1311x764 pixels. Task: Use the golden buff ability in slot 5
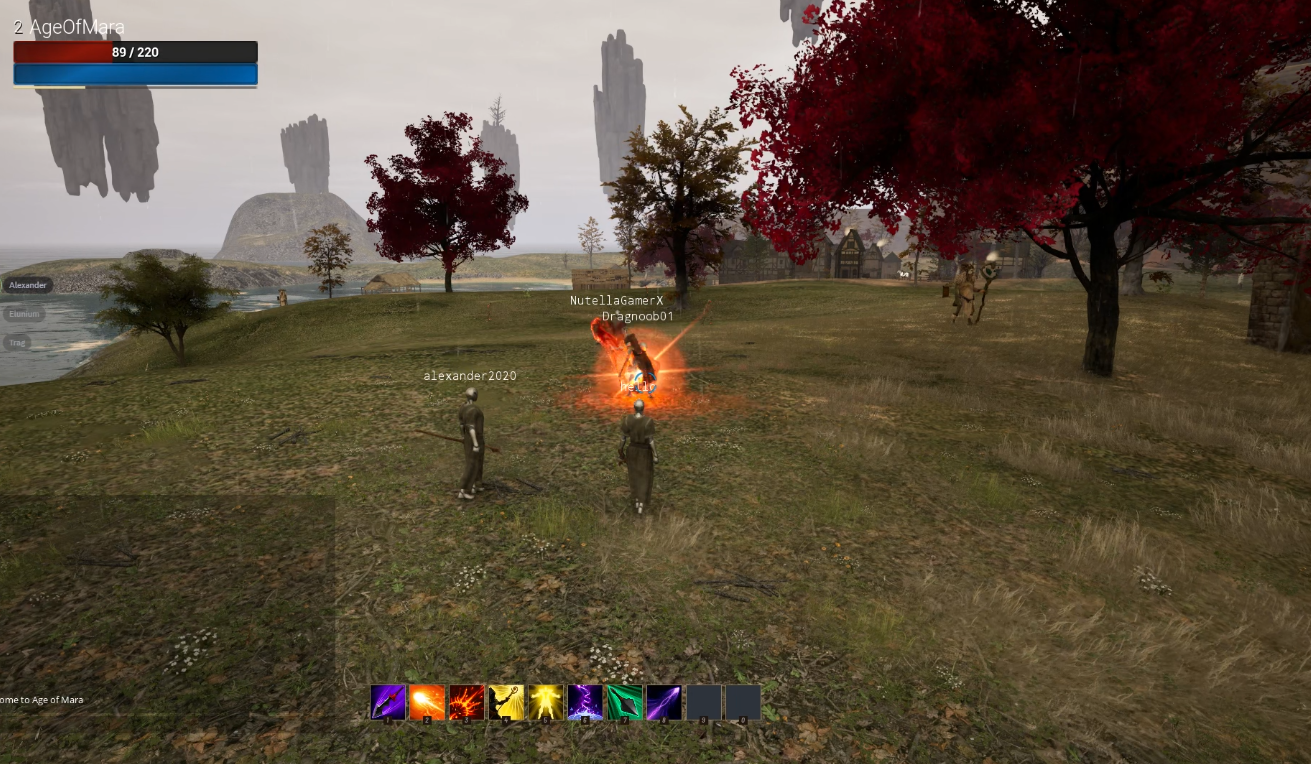pos(546,702)
